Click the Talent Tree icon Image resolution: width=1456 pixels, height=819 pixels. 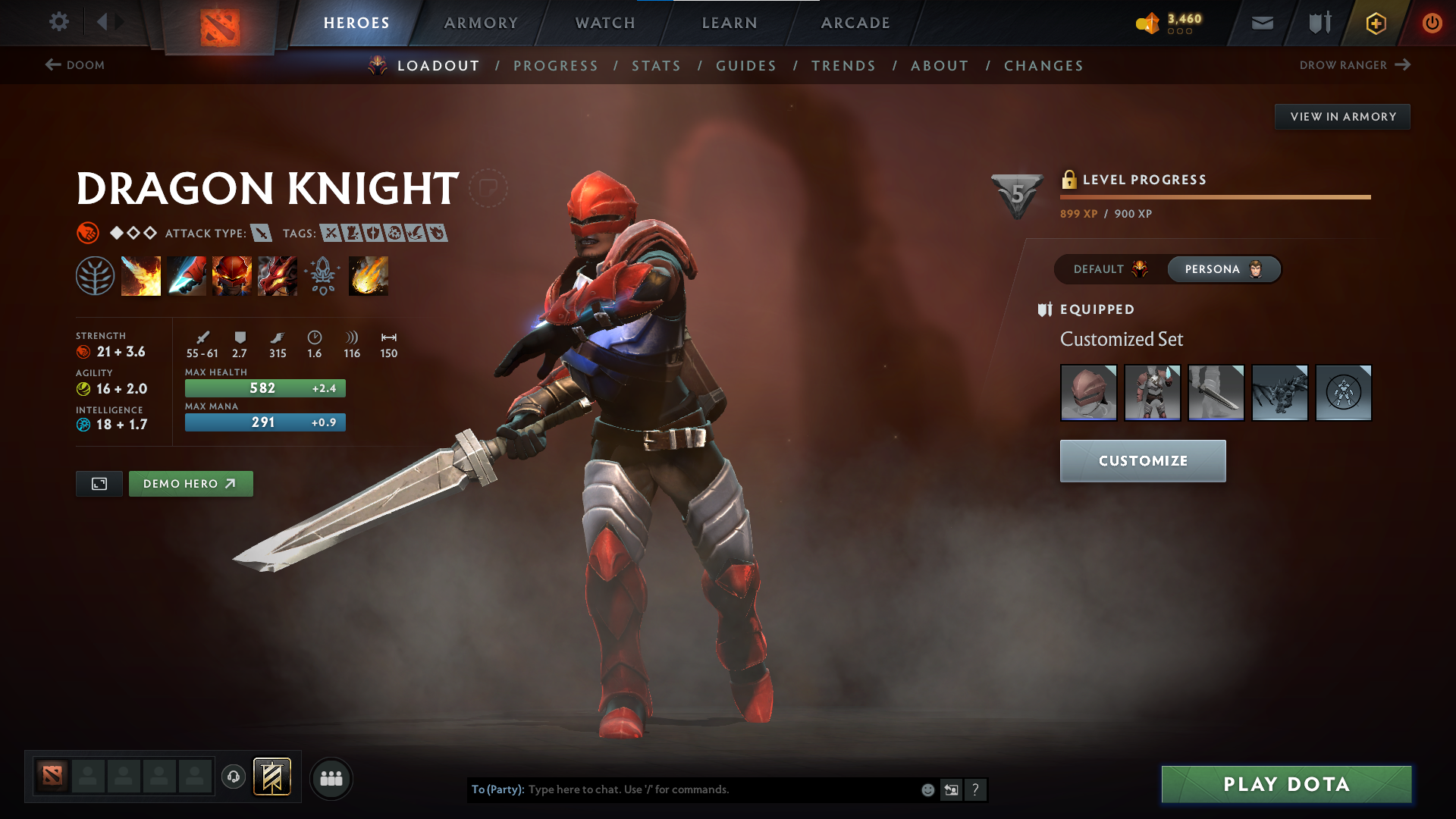click(95, 275)
